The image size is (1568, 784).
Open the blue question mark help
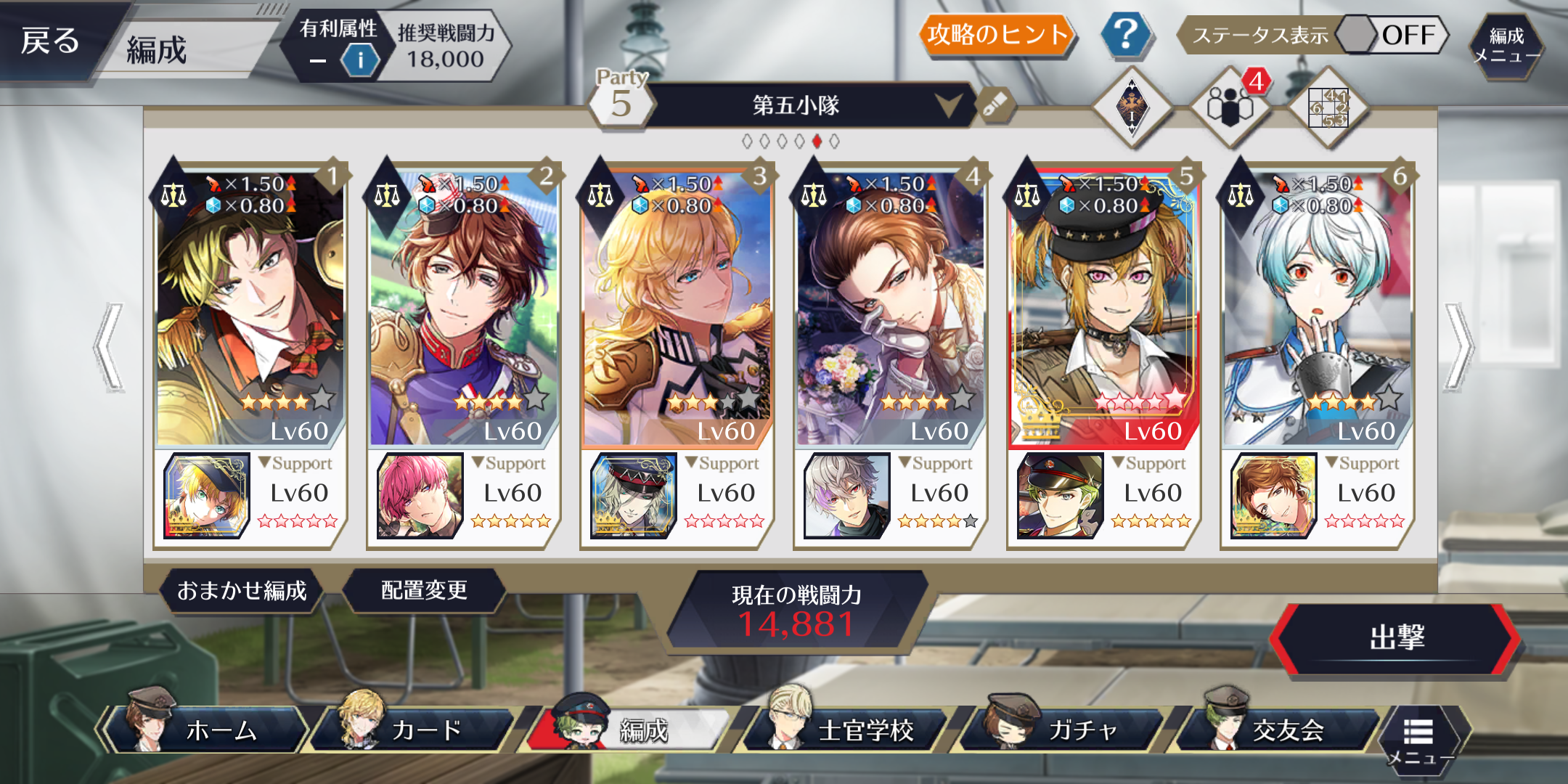(1124, 35)
